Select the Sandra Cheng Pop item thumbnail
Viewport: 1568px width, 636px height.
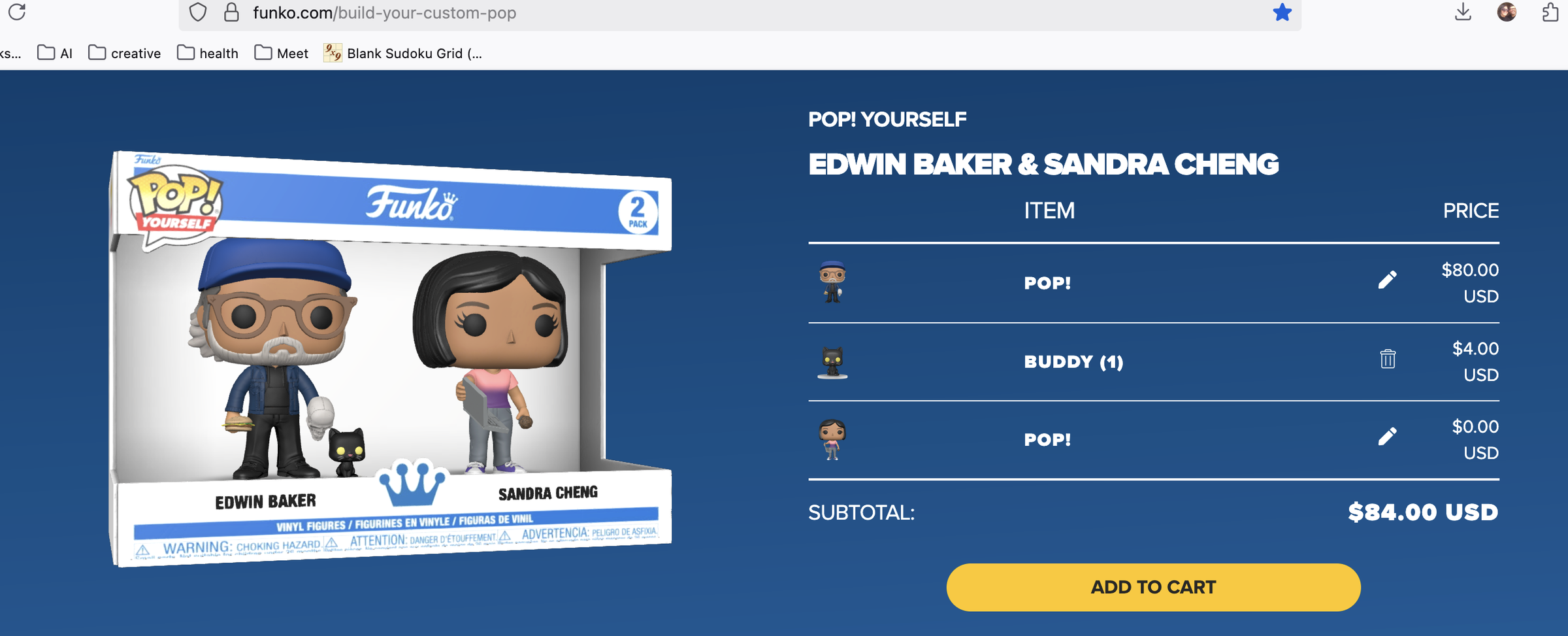tap(830, 439)
